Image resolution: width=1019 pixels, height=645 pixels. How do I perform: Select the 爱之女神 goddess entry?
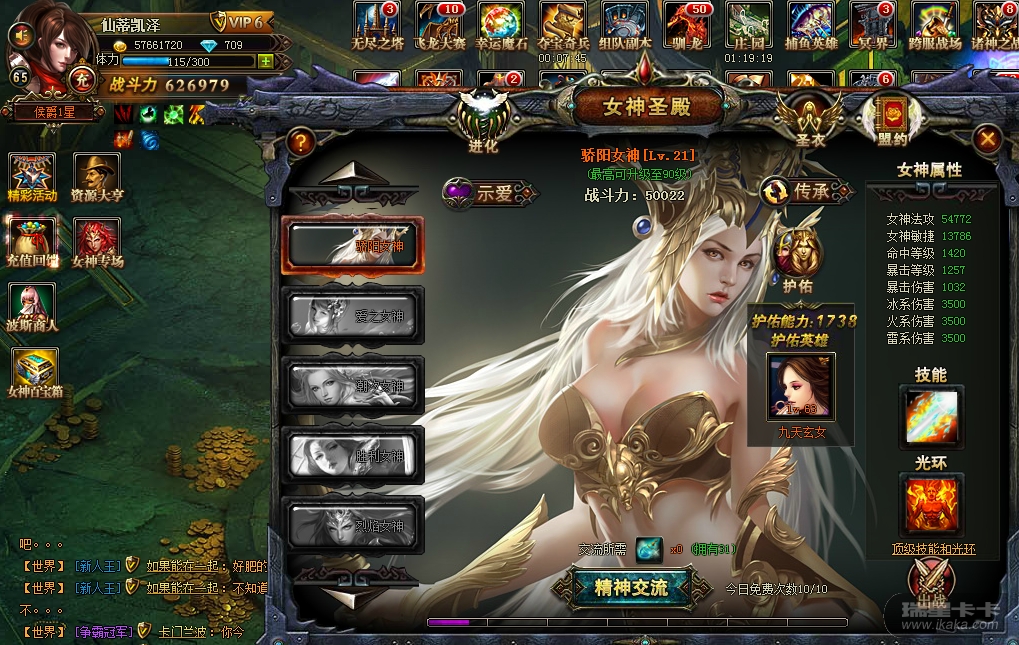point(354,315)
